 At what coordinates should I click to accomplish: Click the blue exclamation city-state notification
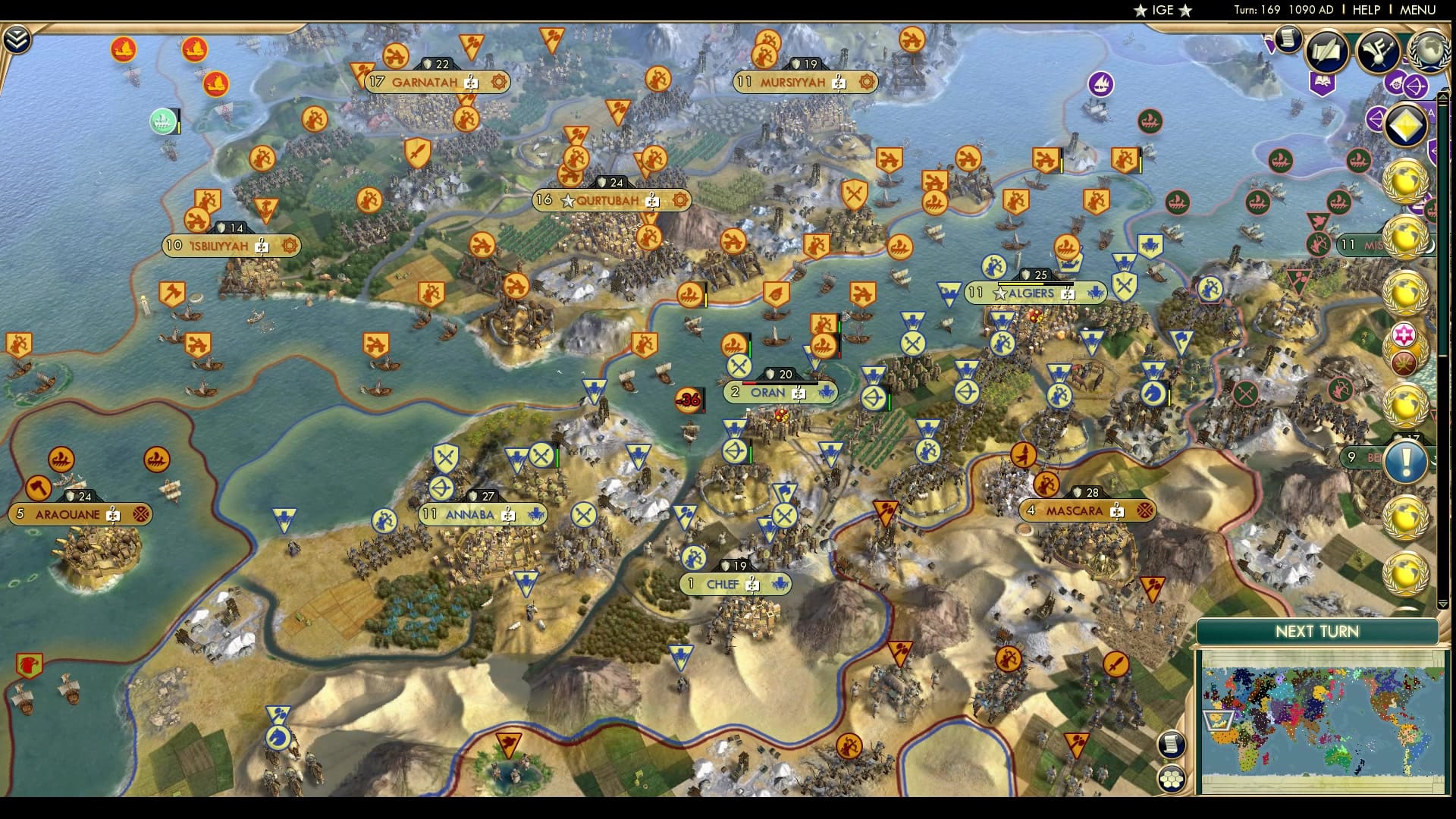pyautogui.click(x=1404, y=460)
